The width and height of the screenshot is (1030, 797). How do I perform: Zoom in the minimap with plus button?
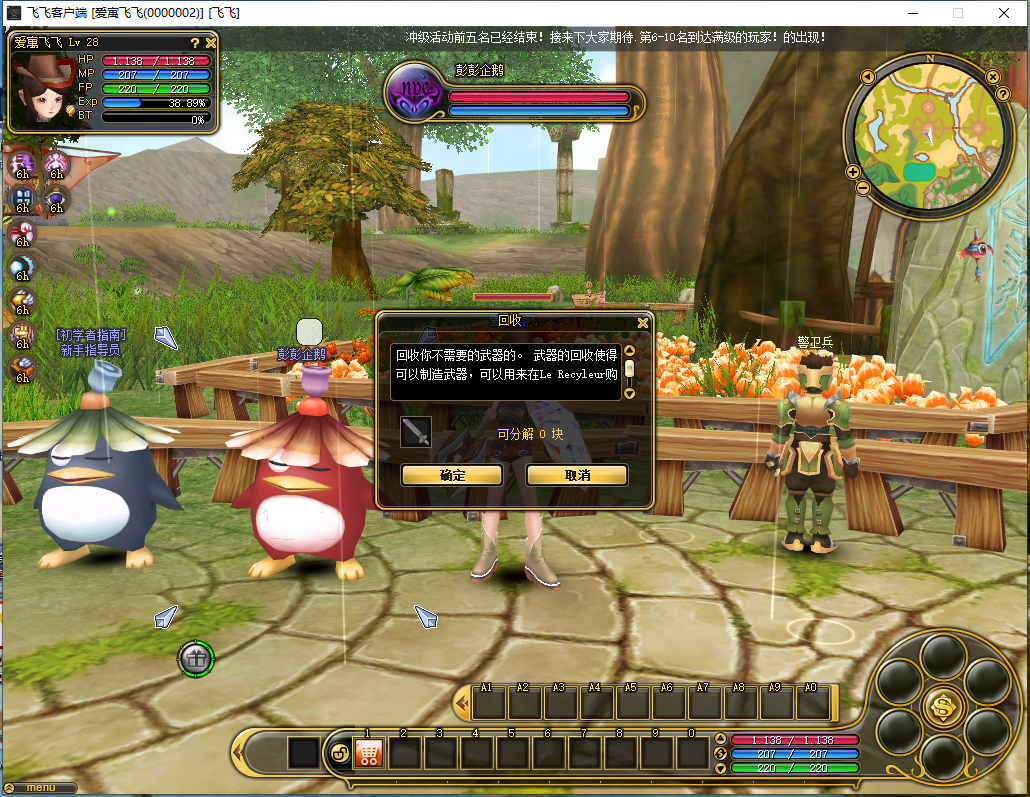853,171
